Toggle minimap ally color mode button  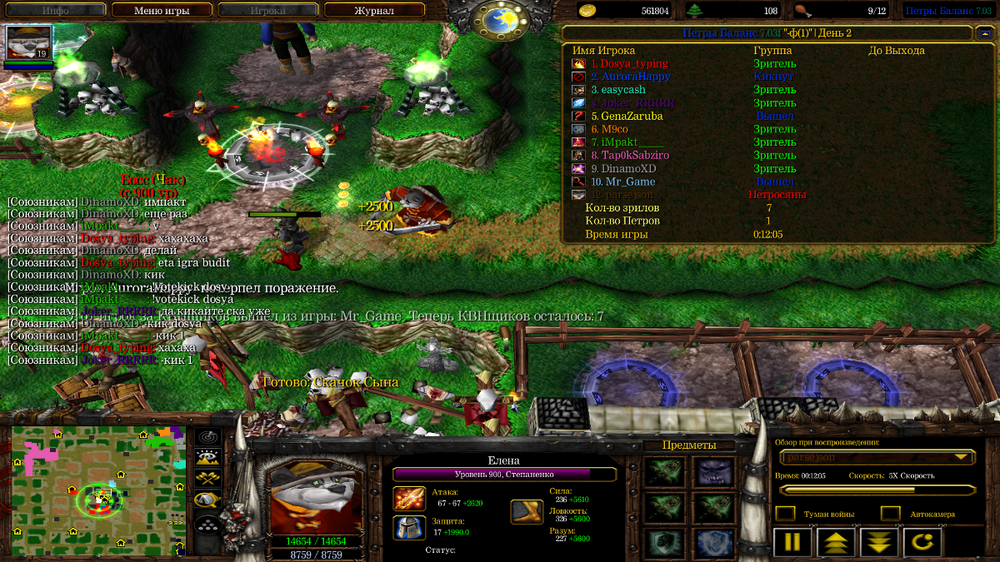208,481
